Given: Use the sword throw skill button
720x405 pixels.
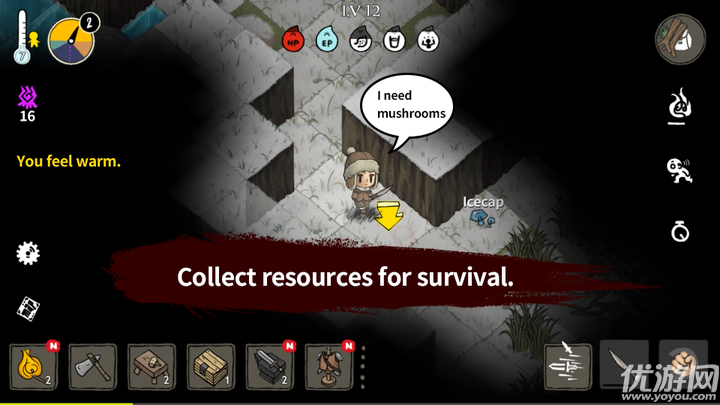Looking at the screenshot, I should 569,365.
